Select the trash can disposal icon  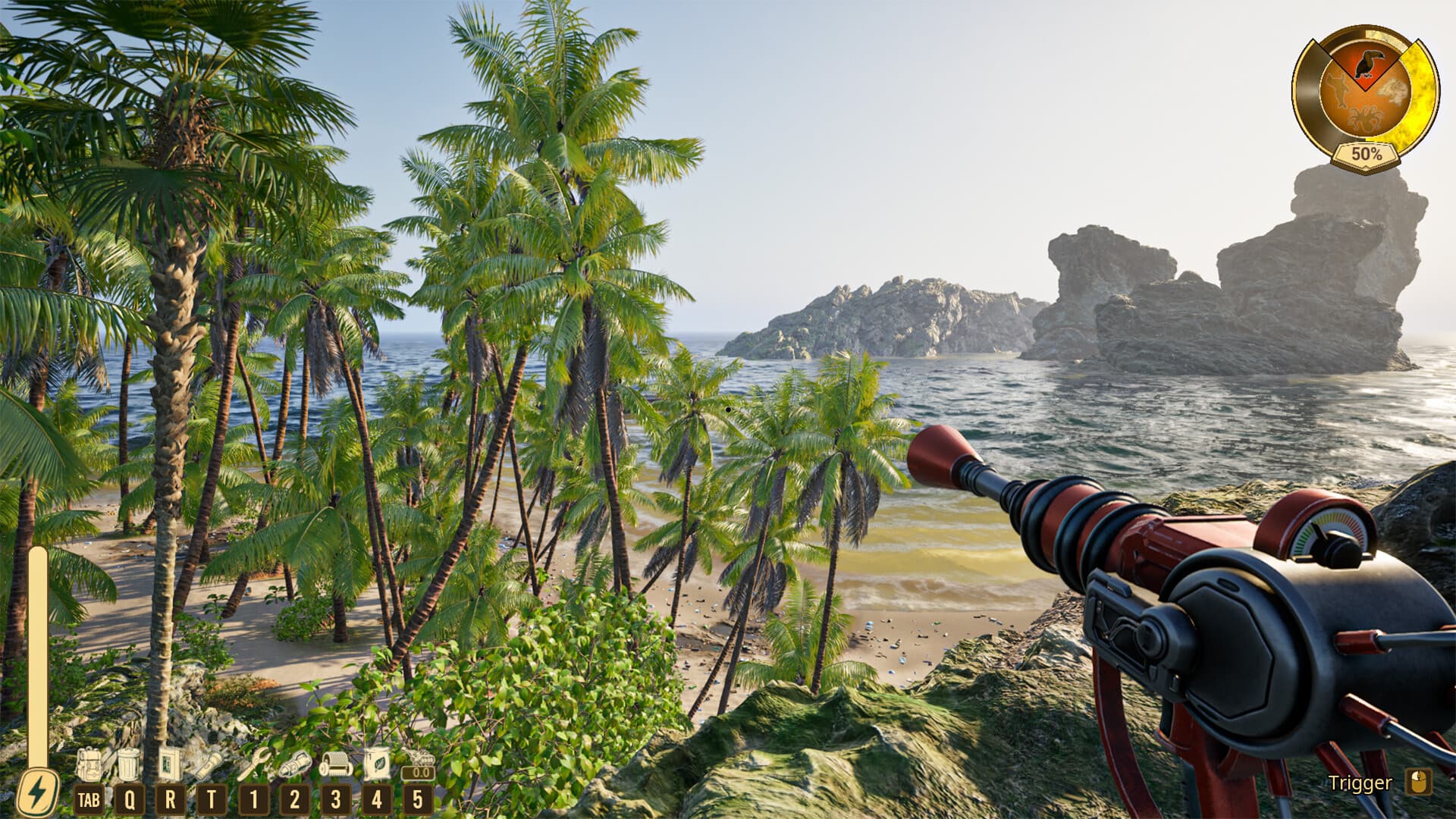click(x=128, y=765)
